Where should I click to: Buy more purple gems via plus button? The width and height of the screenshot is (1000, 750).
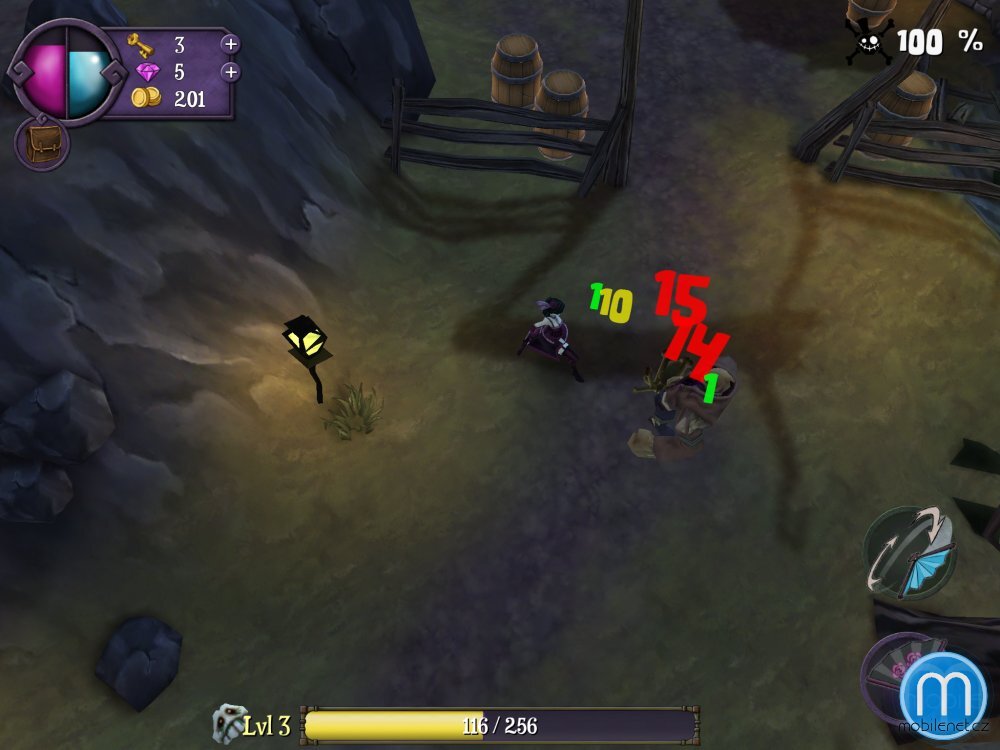230,72
